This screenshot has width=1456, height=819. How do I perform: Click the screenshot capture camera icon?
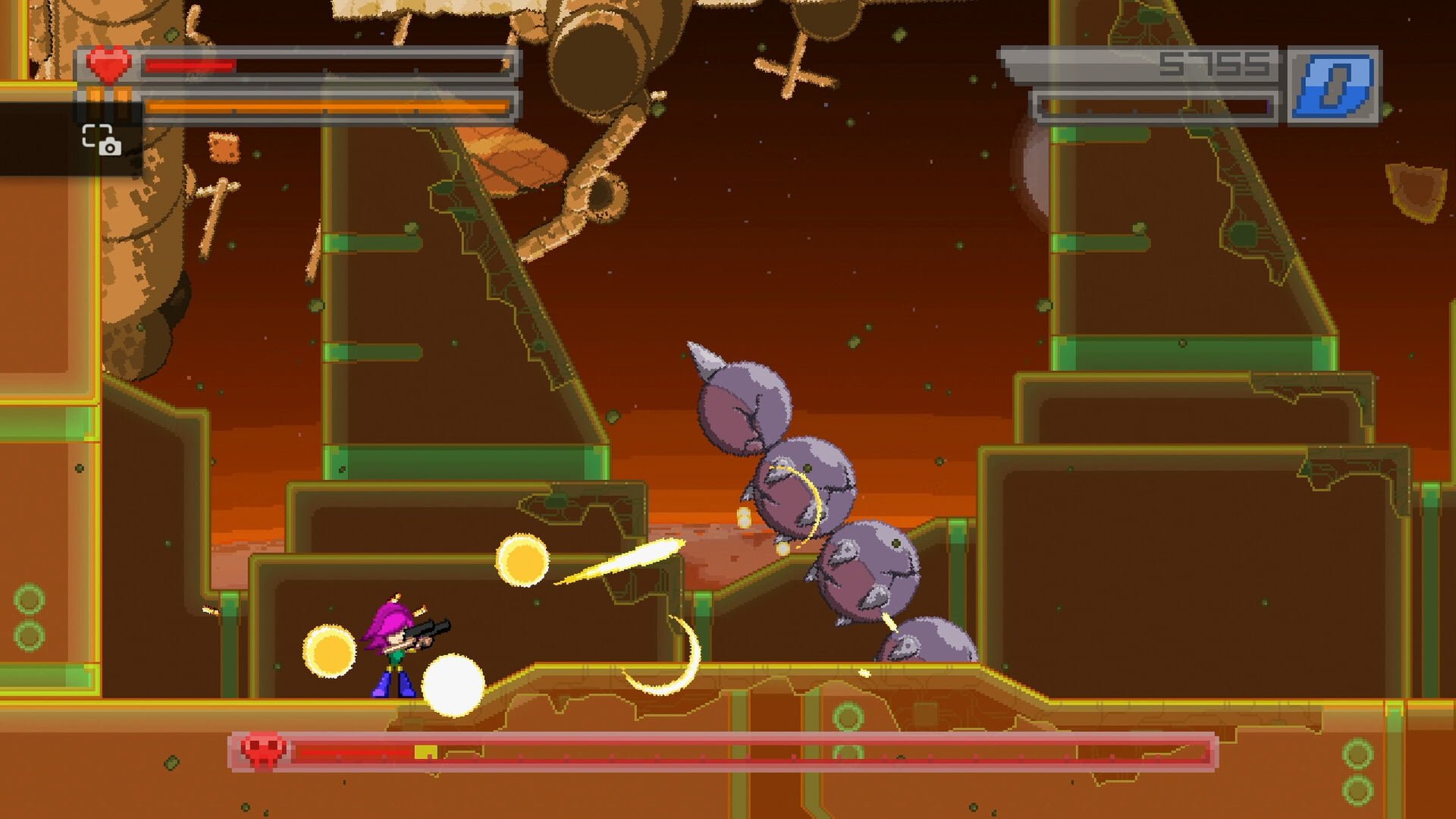(x=101, y=140)
